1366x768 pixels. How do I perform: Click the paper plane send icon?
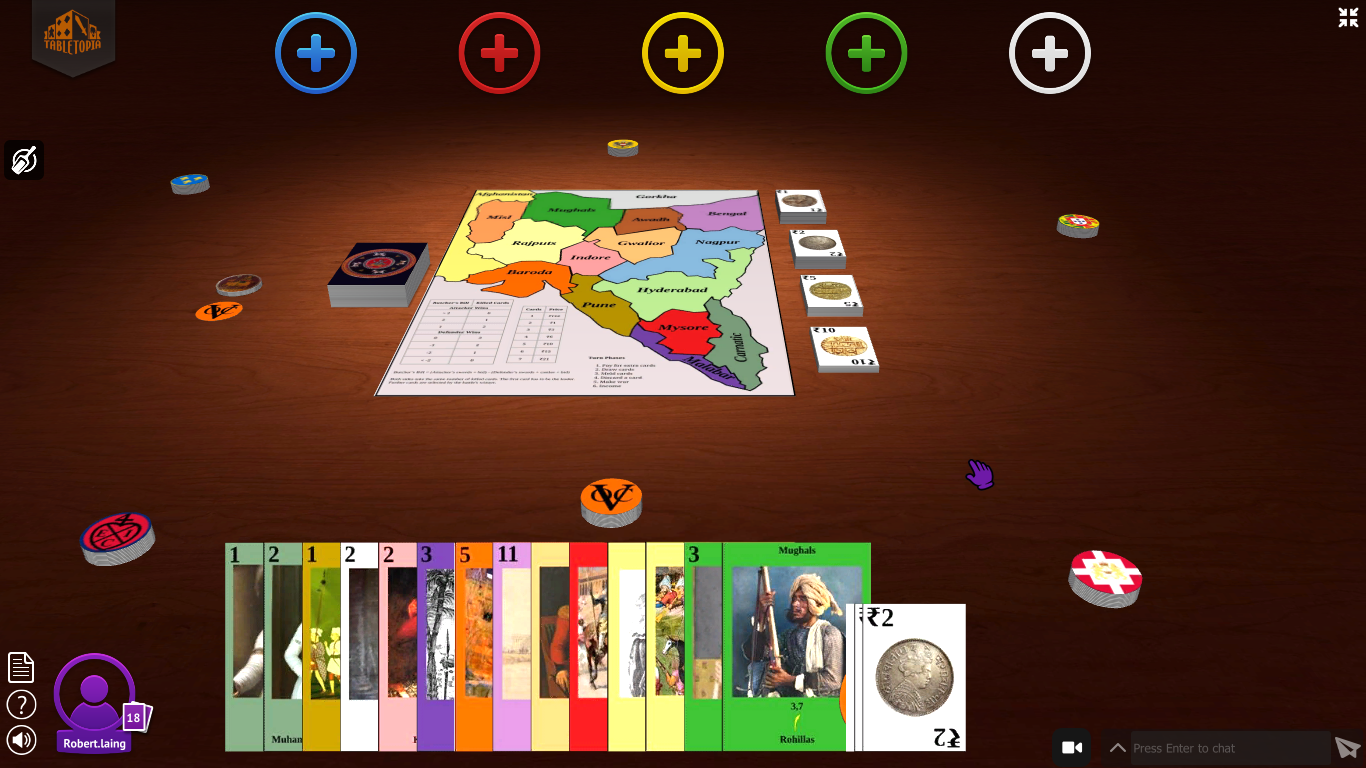pos(1347,747)
